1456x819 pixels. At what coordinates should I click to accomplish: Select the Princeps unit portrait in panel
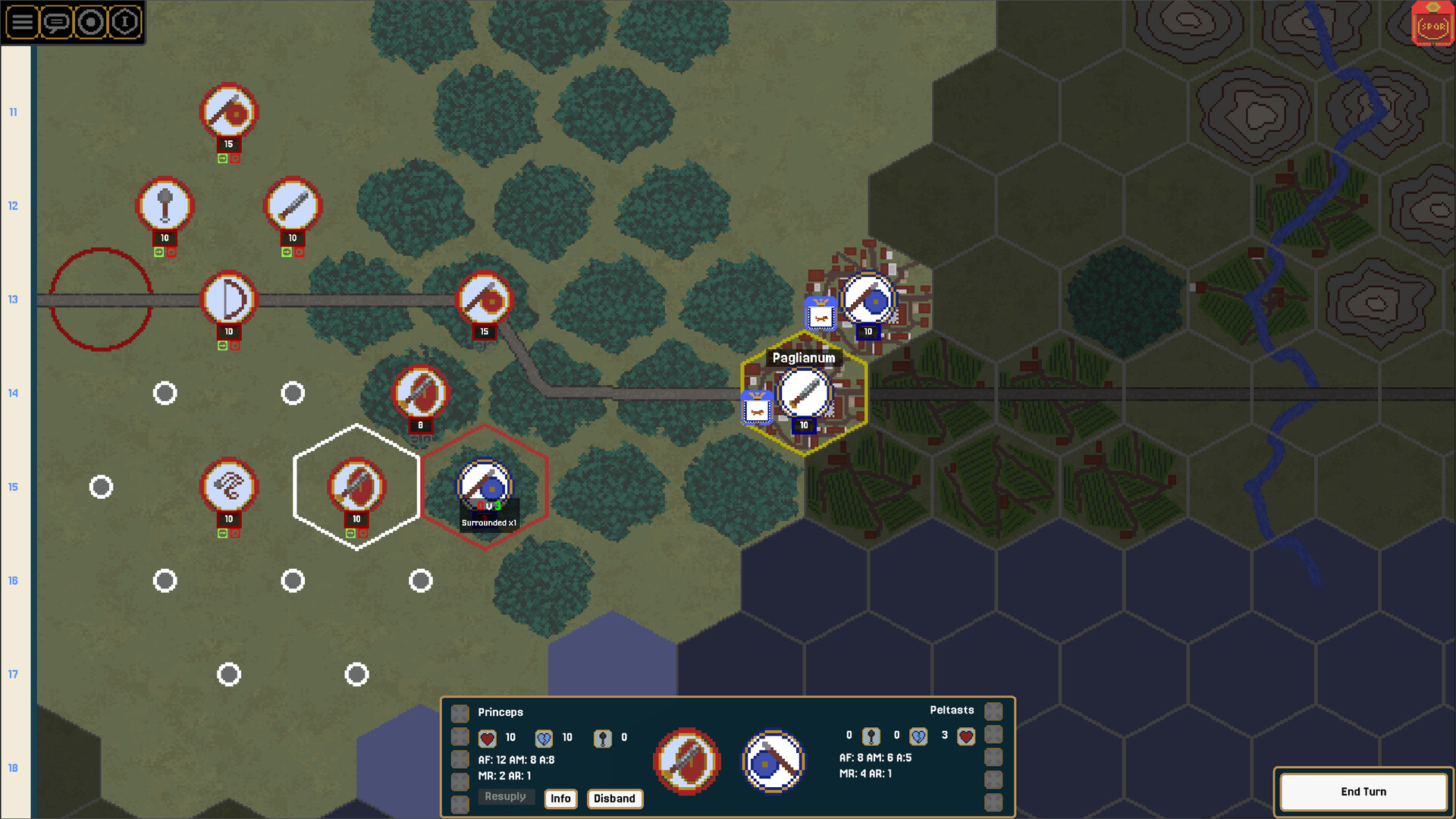(686, 762)
